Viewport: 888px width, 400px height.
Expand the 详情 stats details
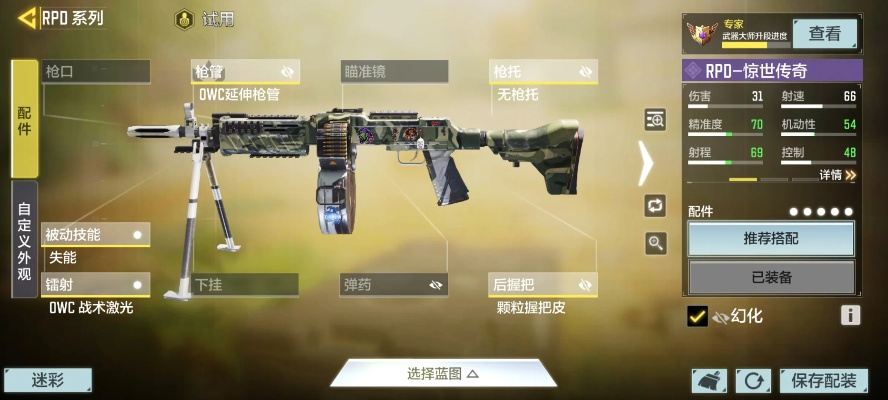click(x=837, y=174)
